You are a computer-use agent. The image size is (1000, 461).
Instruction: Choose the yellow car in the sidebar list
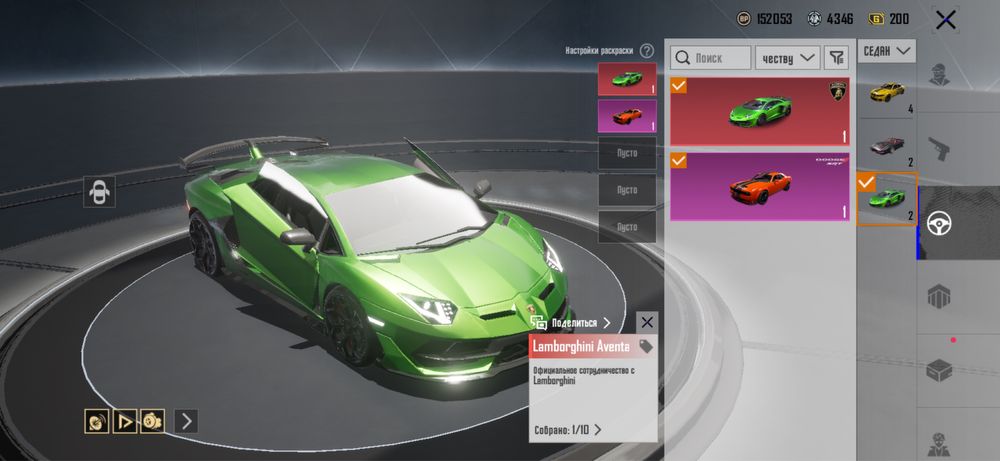(x=887, y=95)
